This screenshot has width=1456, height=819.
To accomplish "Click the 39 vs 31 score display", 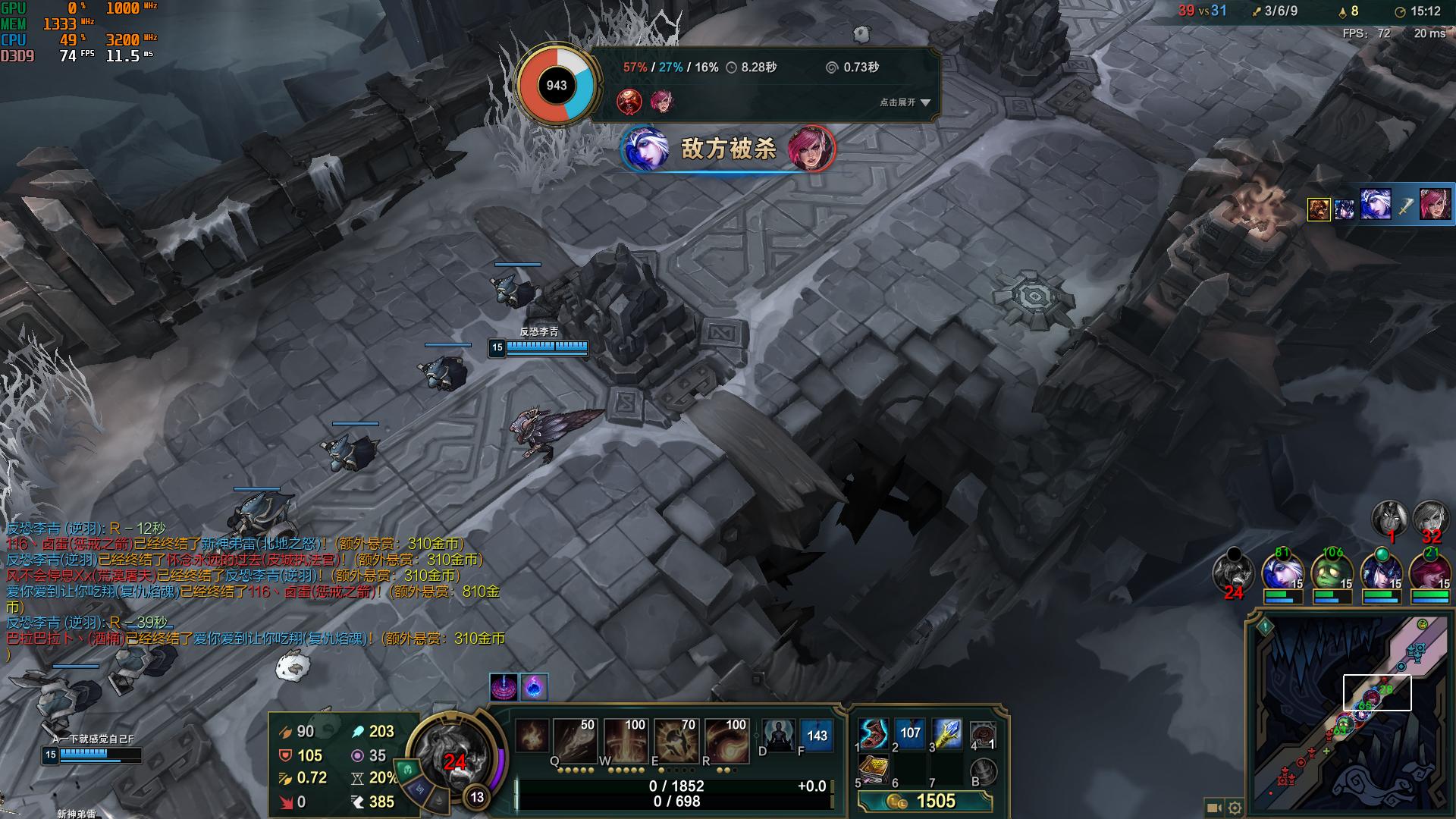I will click(x=1203, y=11).
